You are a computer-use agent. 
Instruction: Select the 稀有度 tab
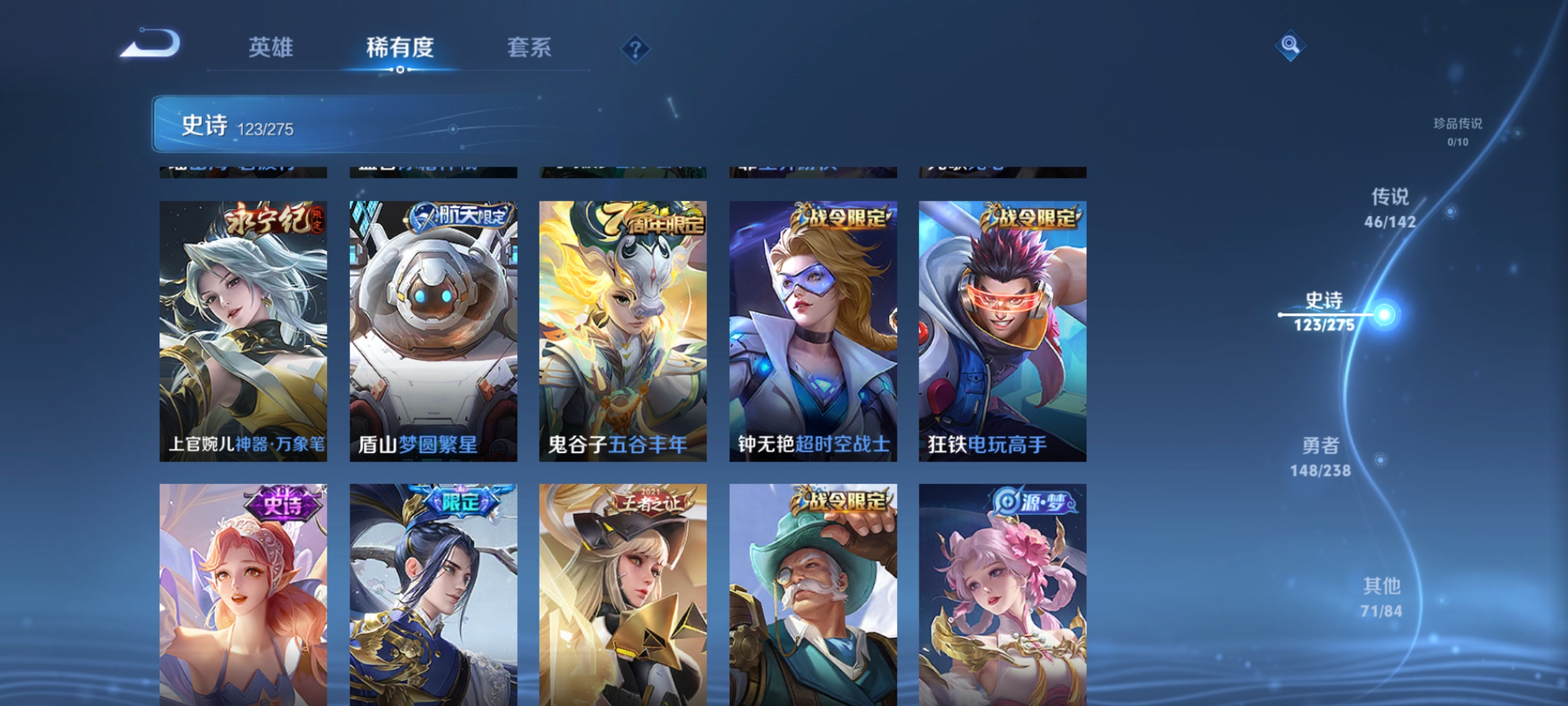pyautogui.click(x=400, y=48)
